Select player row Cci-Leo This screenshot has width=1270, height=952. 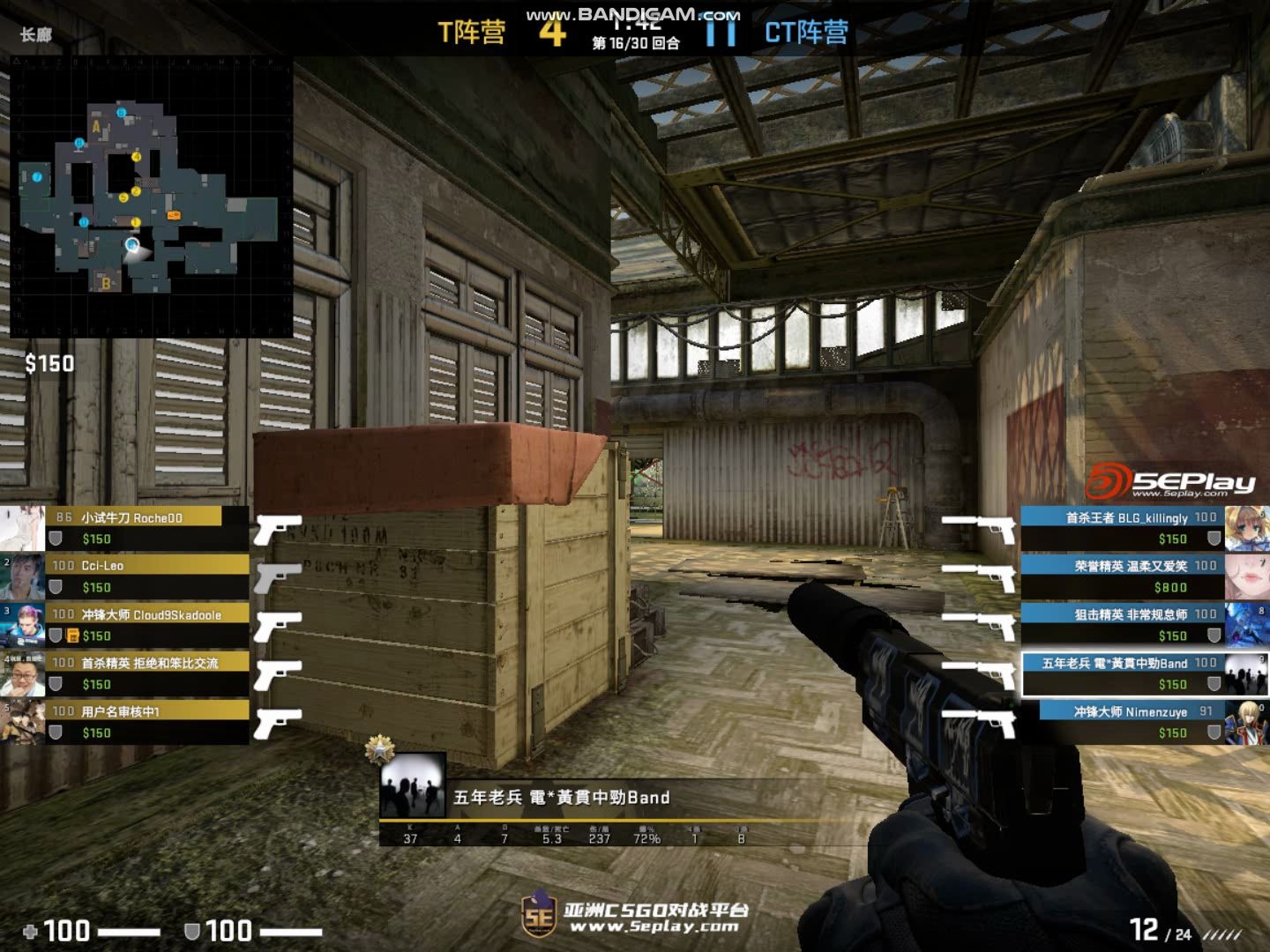pyautogui.click(x=132, y=576)
